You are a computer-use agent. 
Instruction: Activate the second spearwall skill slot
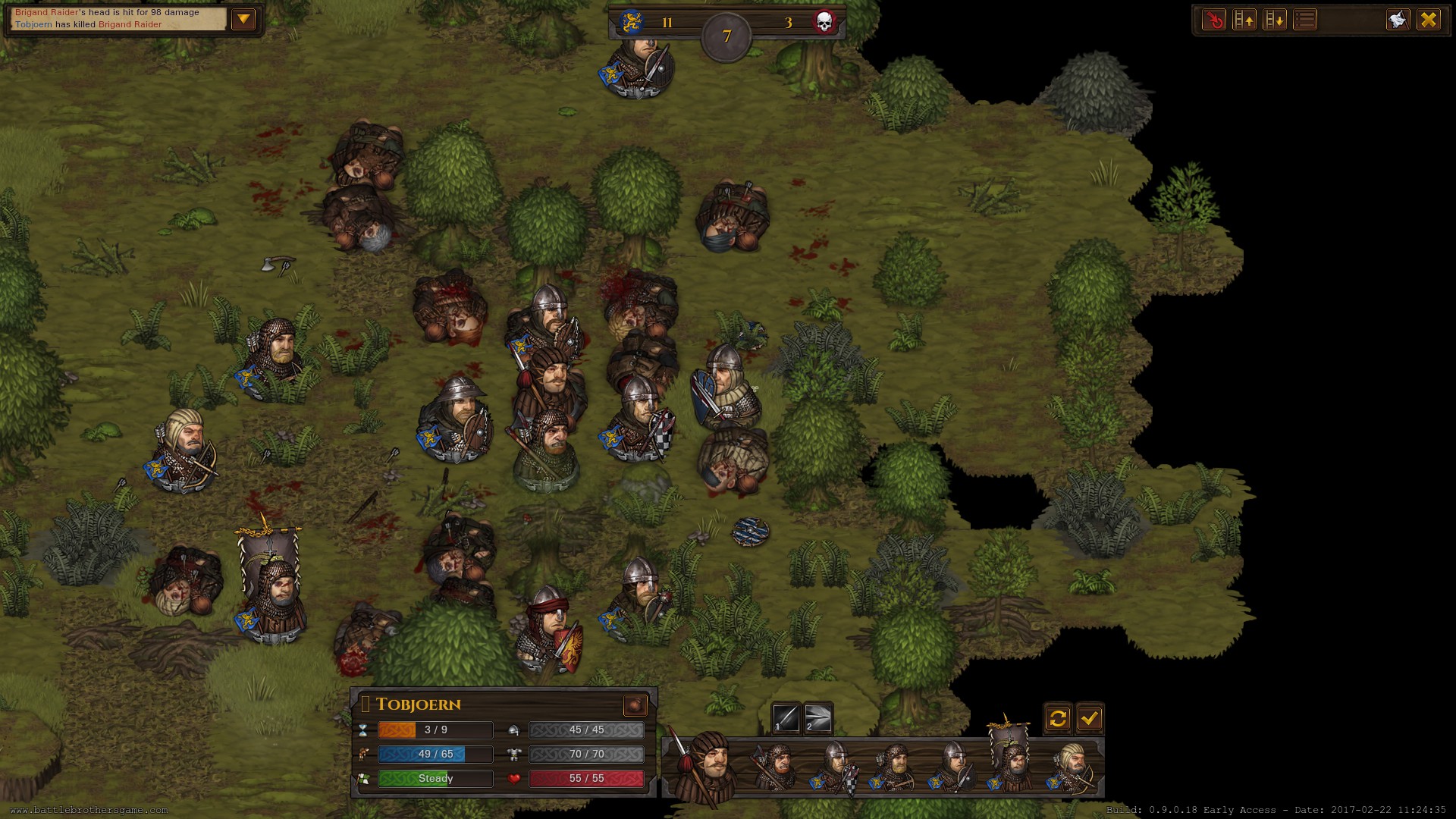point(817,718)
